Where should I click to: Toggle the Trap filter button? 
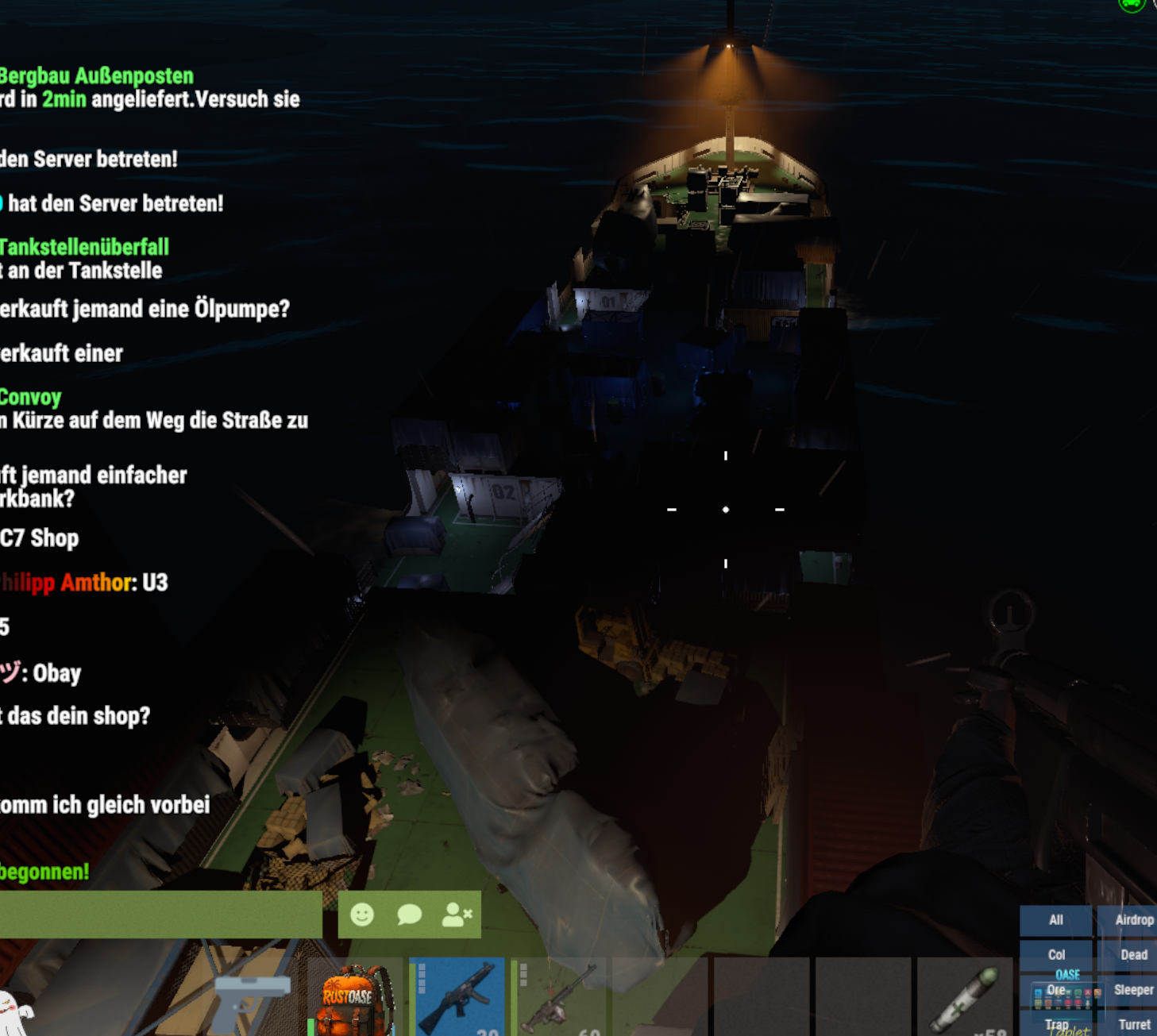click(1055, 1025)
